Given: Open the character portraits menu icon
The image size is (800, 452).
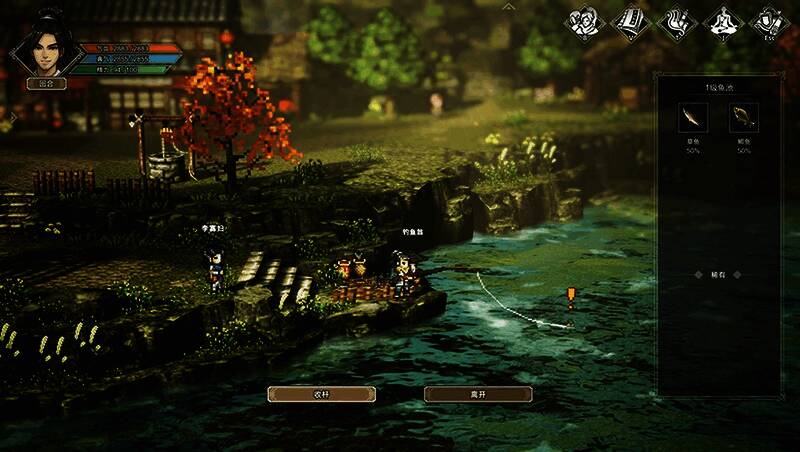Looking at the screenshot, I should coord(585,23).
